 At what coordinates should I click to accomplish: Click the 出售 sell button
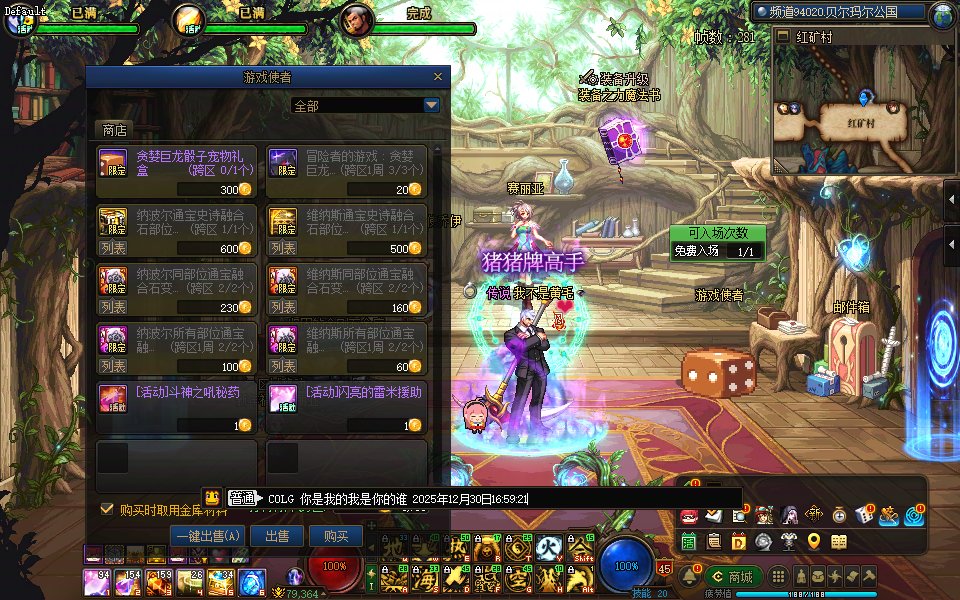(x=277, y=536)
